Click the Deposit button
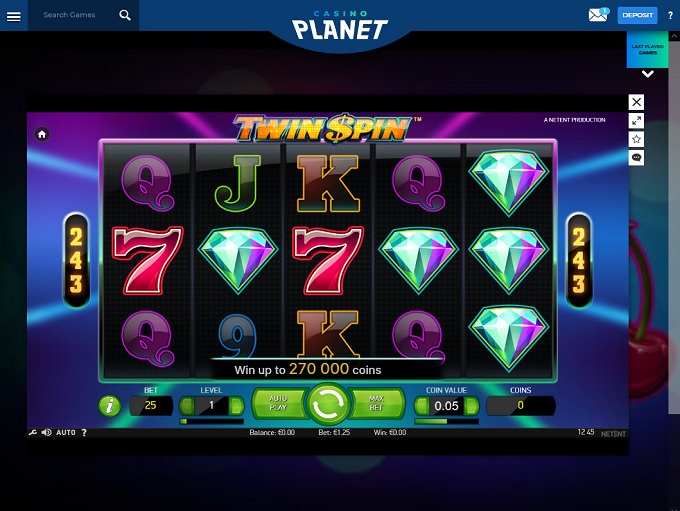Screen dimensions: 680x511 click(x=637, y=15)
